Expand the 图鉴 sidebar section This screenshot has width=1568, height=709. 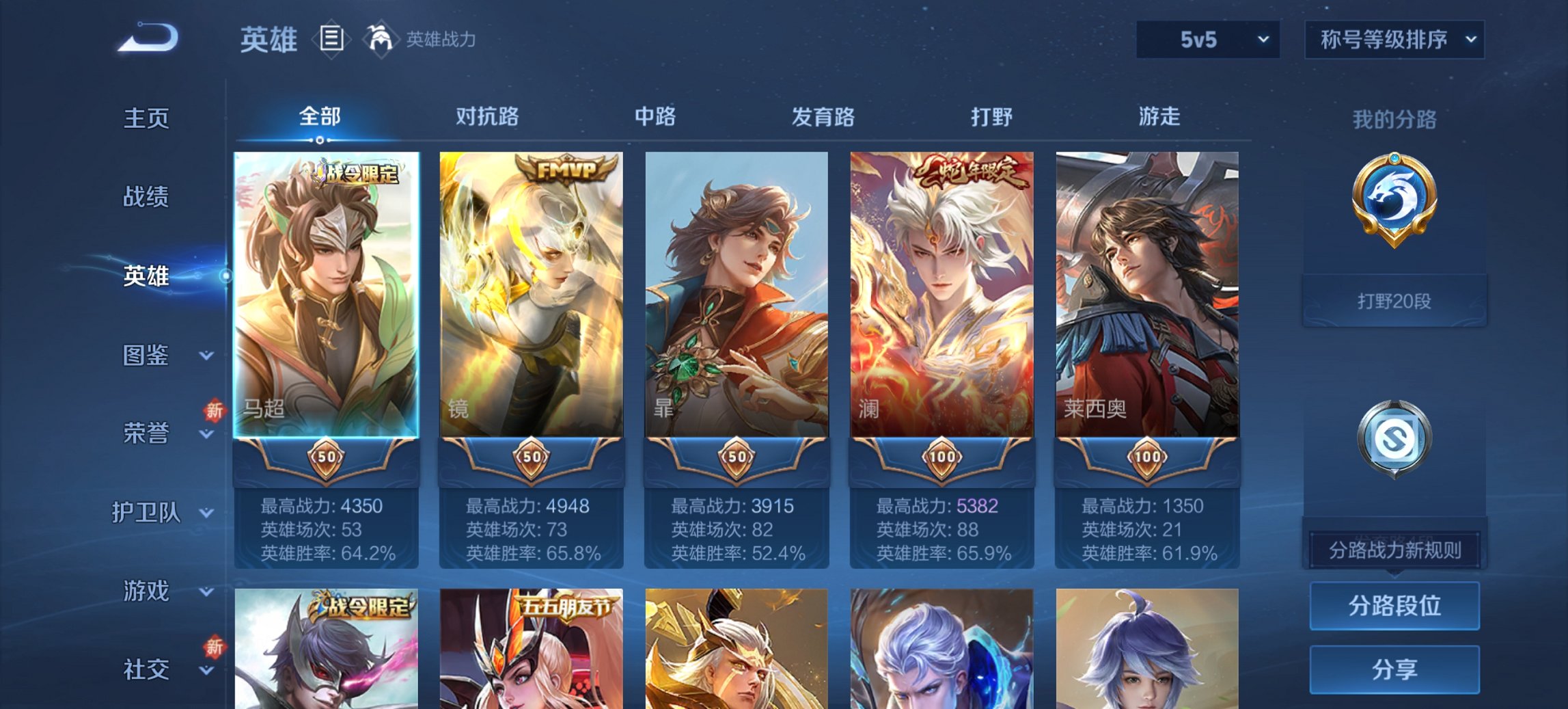click(x=146, y=355)
